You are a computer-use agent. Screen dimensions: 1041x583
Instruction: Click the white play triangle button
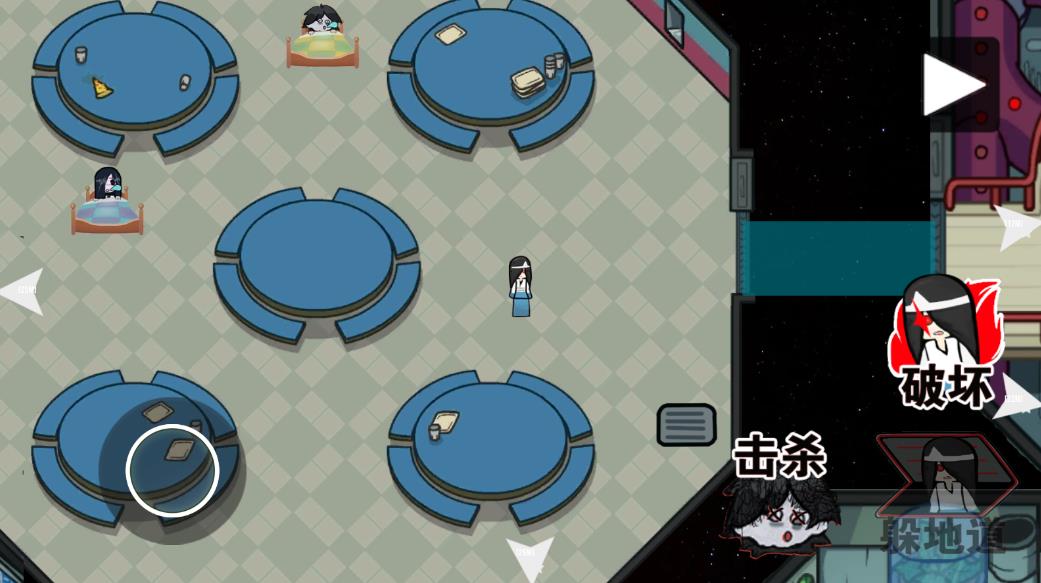click(953, 85)
